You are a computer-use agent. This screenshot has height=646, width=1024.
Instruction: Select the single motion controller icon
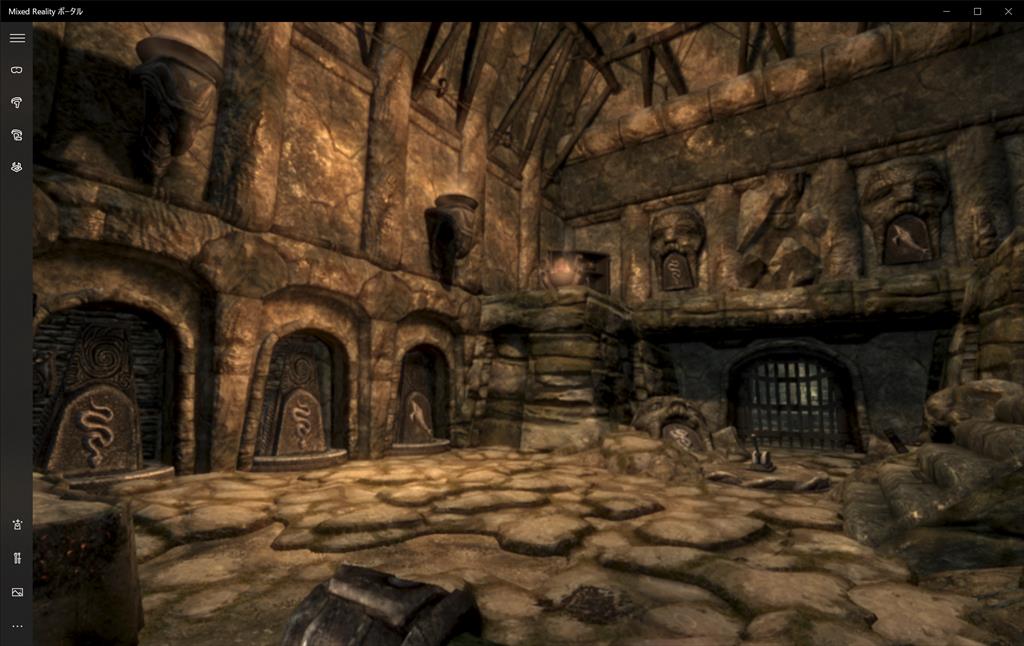pyautogui.click(x=17, y=103)
